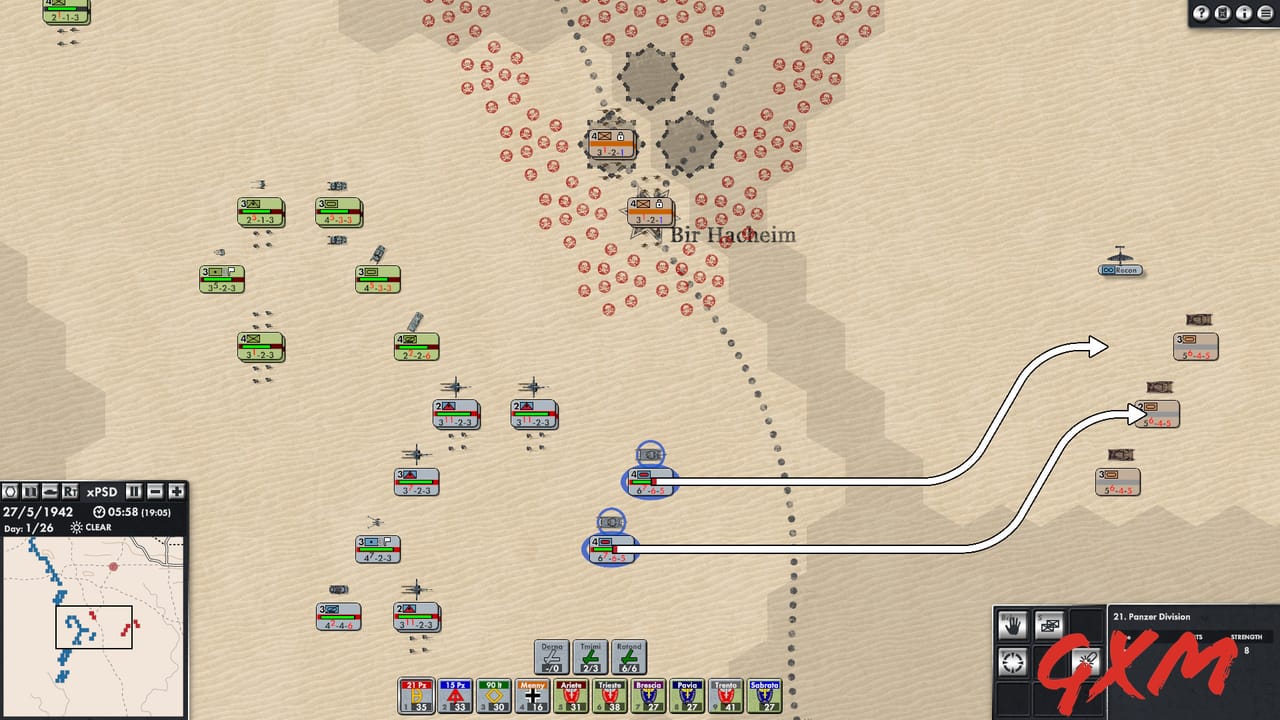Viewport: 1280px width, 720px height.
Task: Toggle the Recon air unit marker
Action: click(x=1119, y=269)
